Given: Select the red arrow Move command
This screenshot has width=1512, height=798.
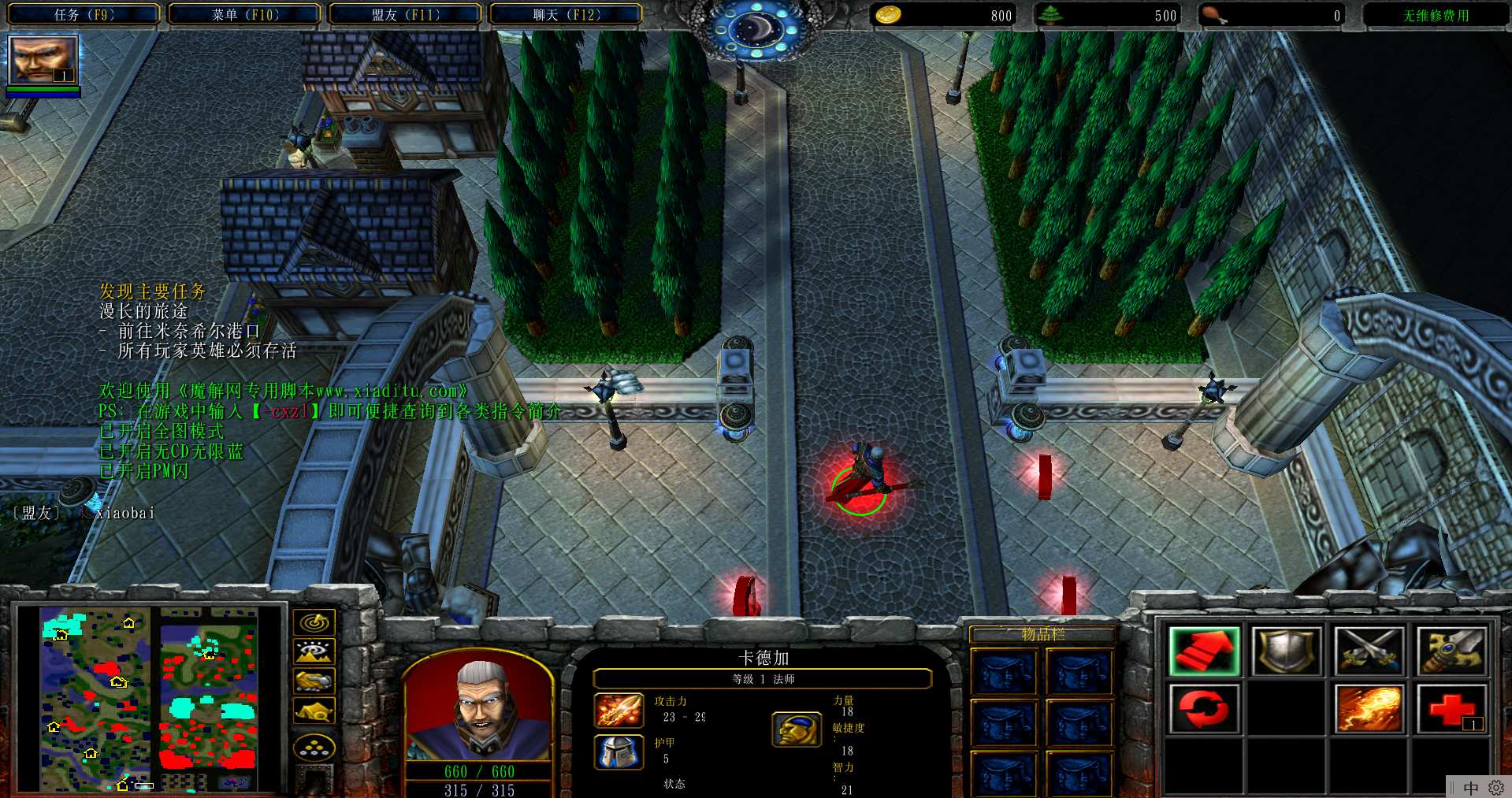Looking at the screenshot, I should click(1204, 651).
